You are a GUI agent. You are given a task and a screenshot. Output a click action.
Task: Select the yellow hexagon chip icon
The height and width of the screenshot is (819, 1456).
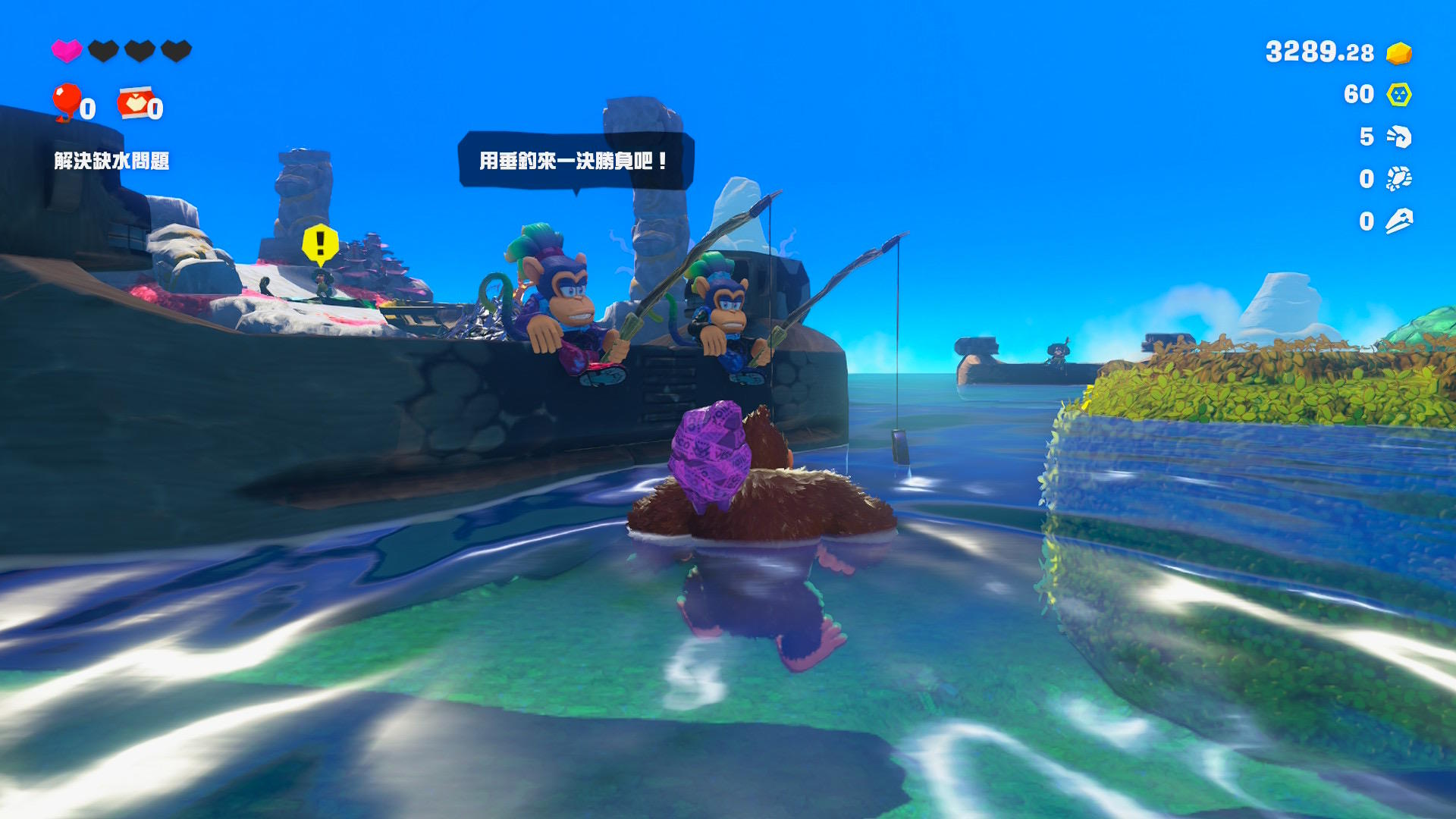pos(1398,95)
